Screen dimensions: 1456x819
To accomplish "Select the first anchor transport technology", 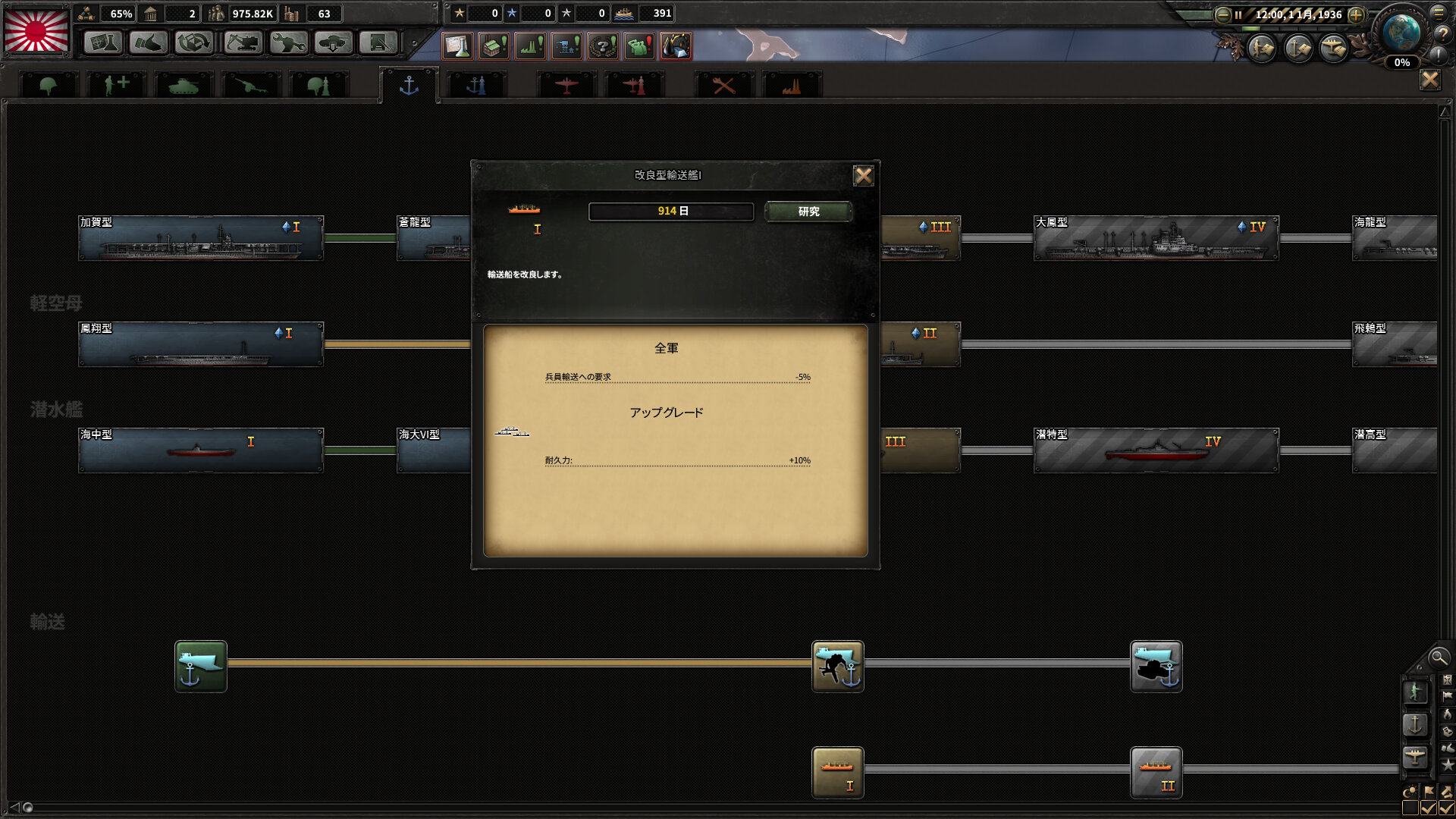I will pyautogui.click(x=201, y=666).
